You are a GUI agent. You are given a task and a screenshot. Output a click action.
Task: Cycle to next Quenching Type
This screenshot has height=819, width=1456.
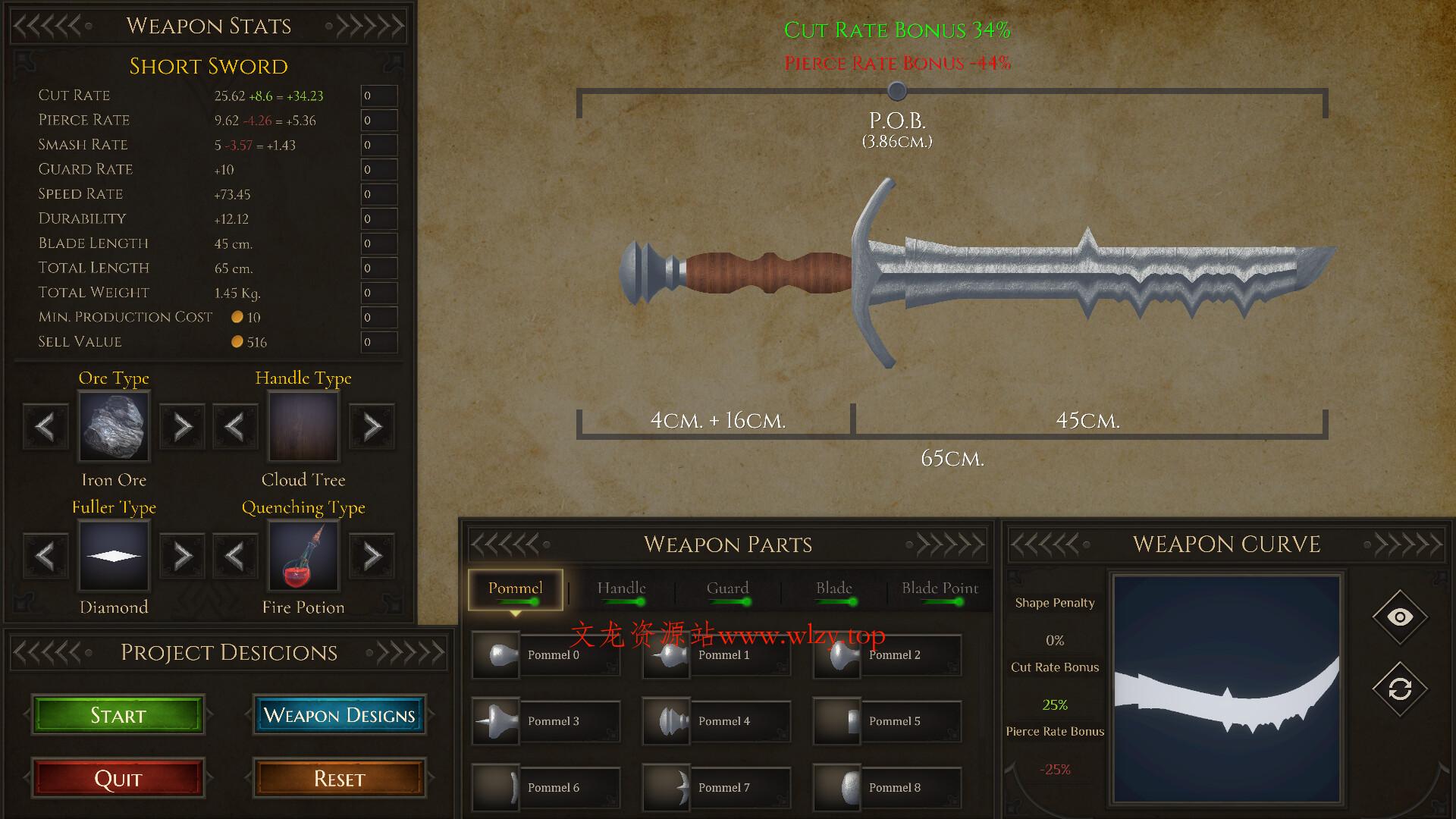click(x=372, y=556)
